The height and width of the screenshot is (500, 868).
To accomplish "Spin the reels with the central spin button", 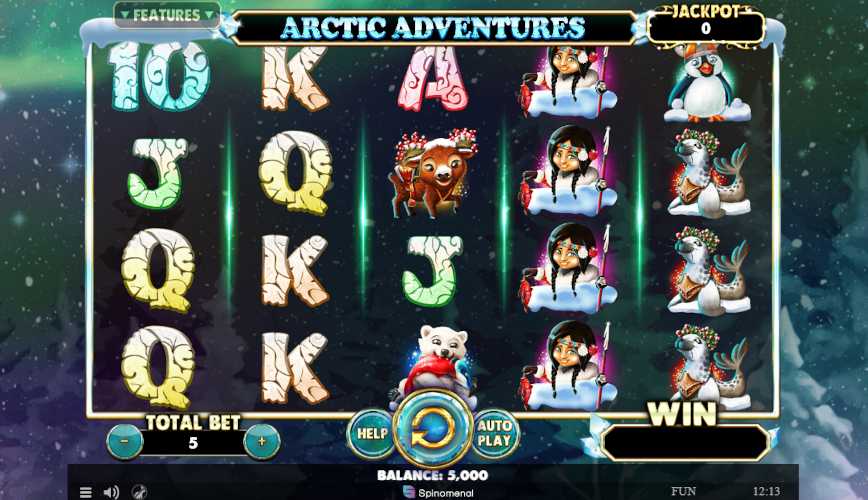I will click(x=433, y=430).
